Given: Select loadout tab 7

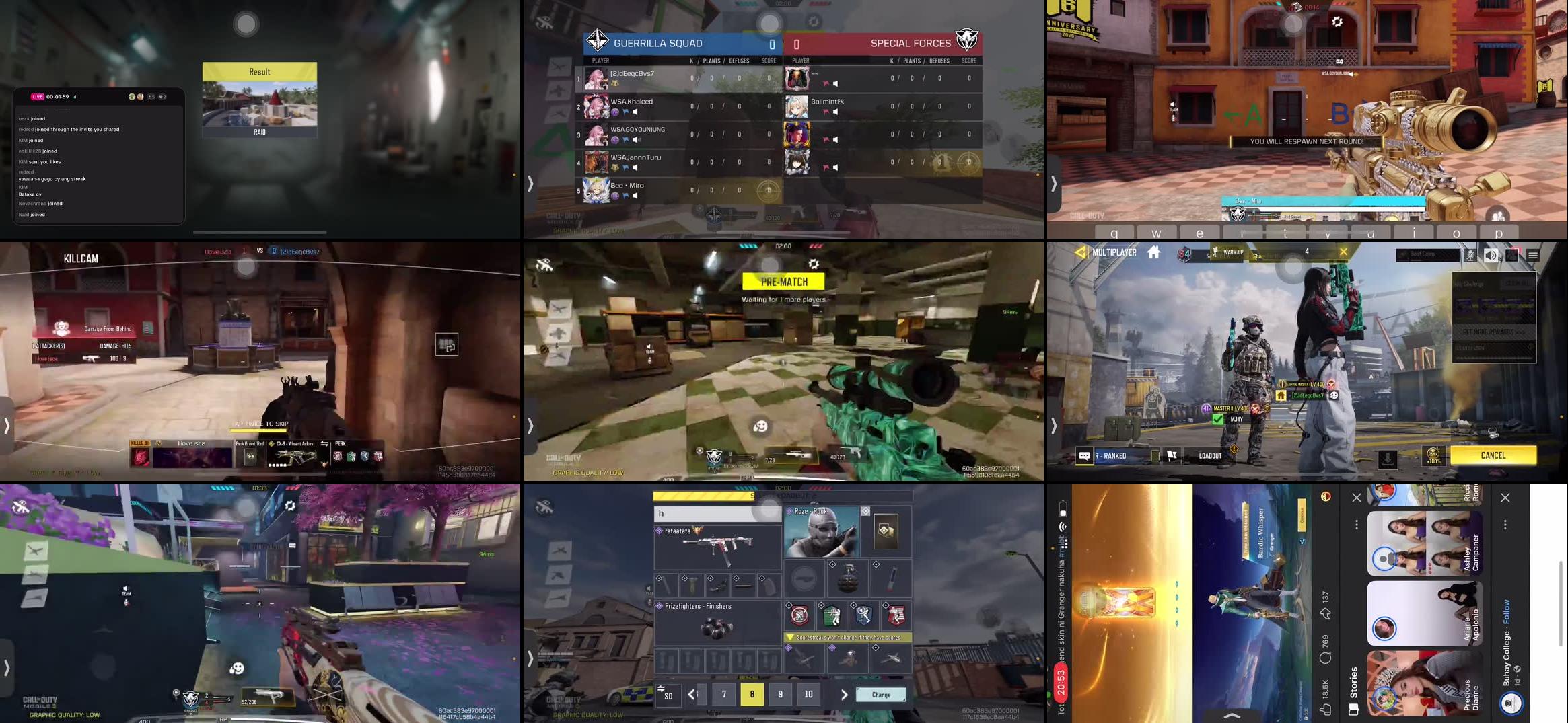Looking at the screenshot, I should pyautogui.click(x=723, y=693).
